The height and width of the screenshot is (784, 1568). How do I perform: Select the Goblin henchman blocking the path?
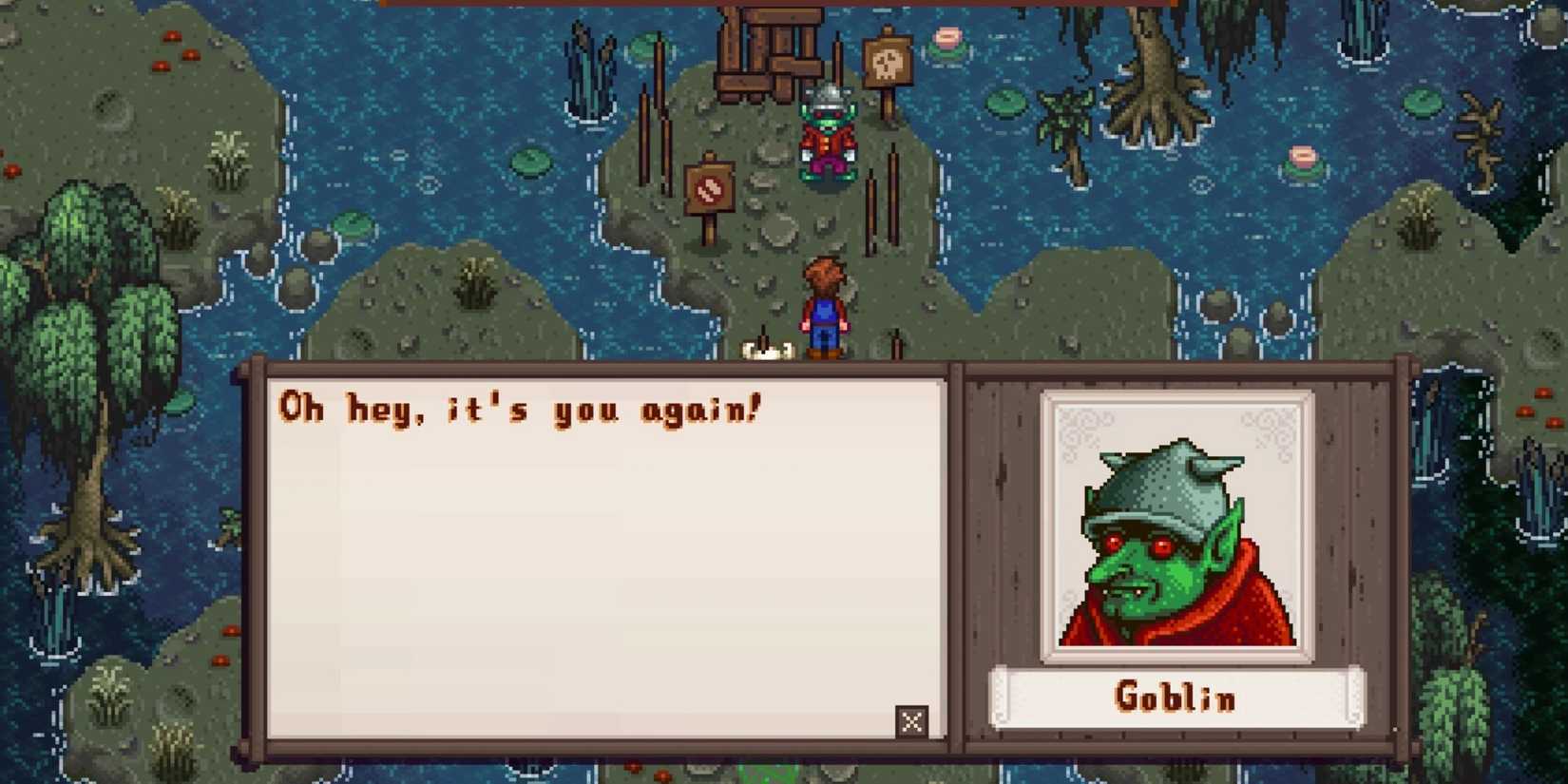(826, 138)
